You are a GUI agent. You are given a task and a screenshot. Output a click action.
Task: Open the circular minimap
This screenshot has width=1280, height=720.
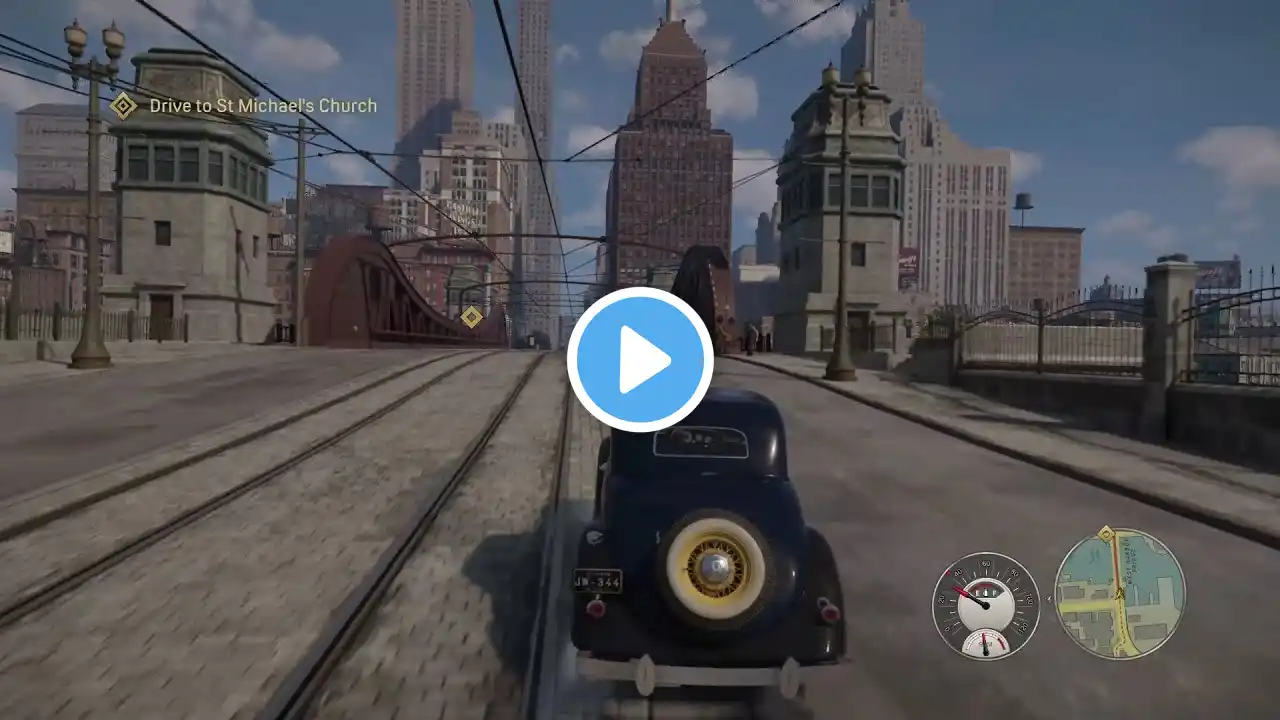(x=1119, y=593)
